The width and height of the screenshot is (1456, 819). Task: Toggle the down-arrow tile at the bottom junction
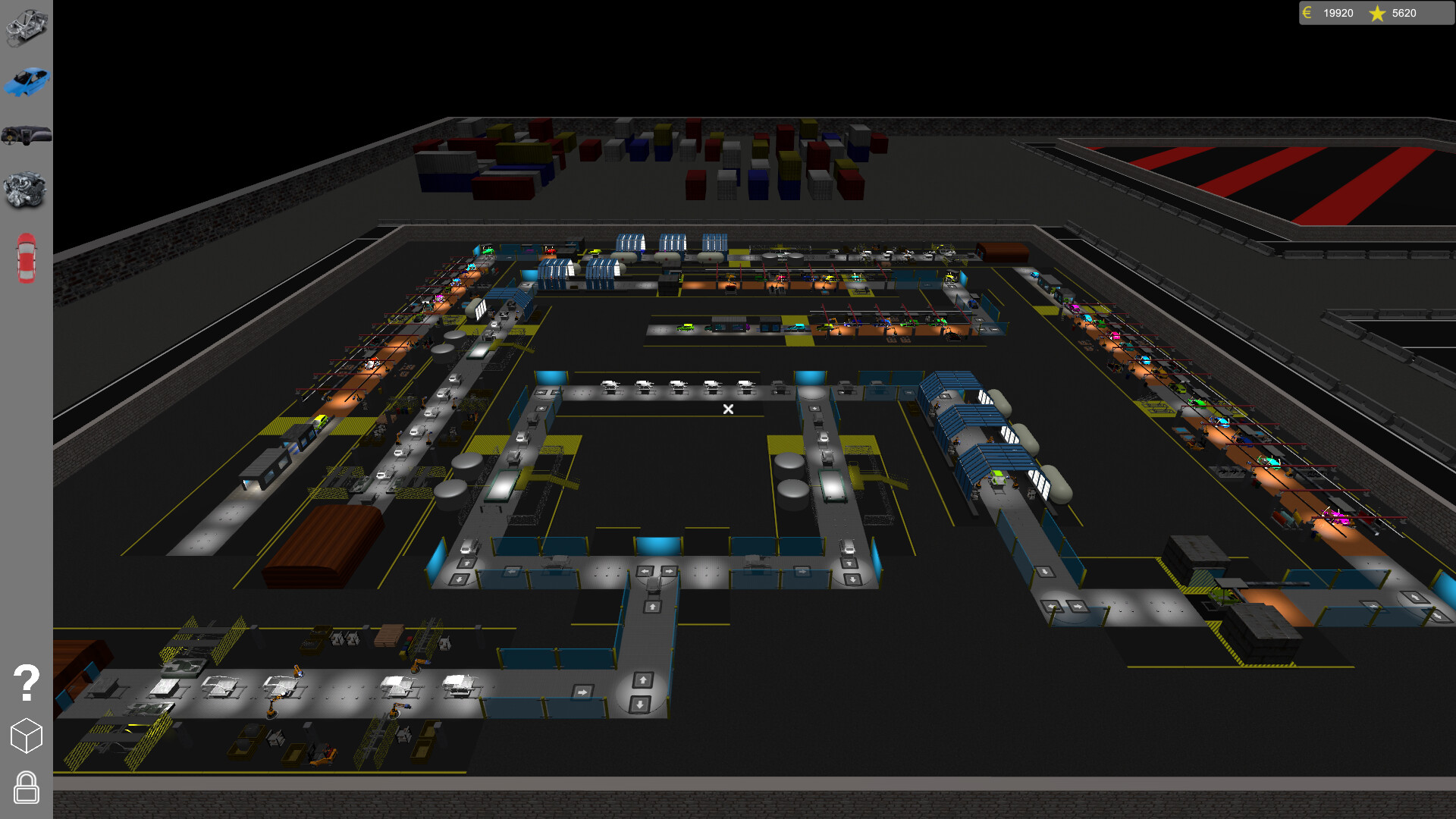point(640,705)
